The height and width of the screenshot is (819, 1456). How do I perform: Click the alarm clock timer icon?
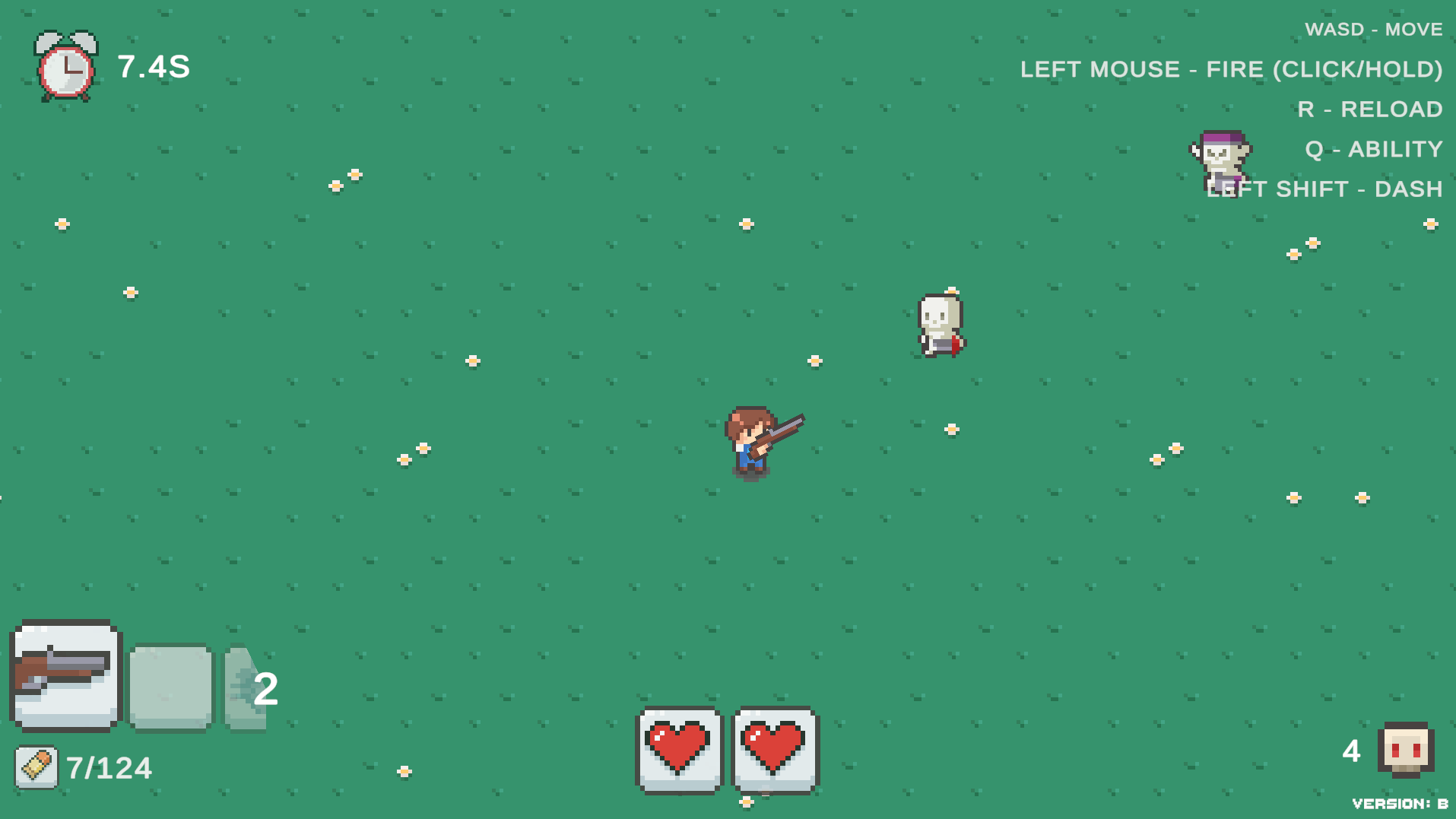coord(63,67)
